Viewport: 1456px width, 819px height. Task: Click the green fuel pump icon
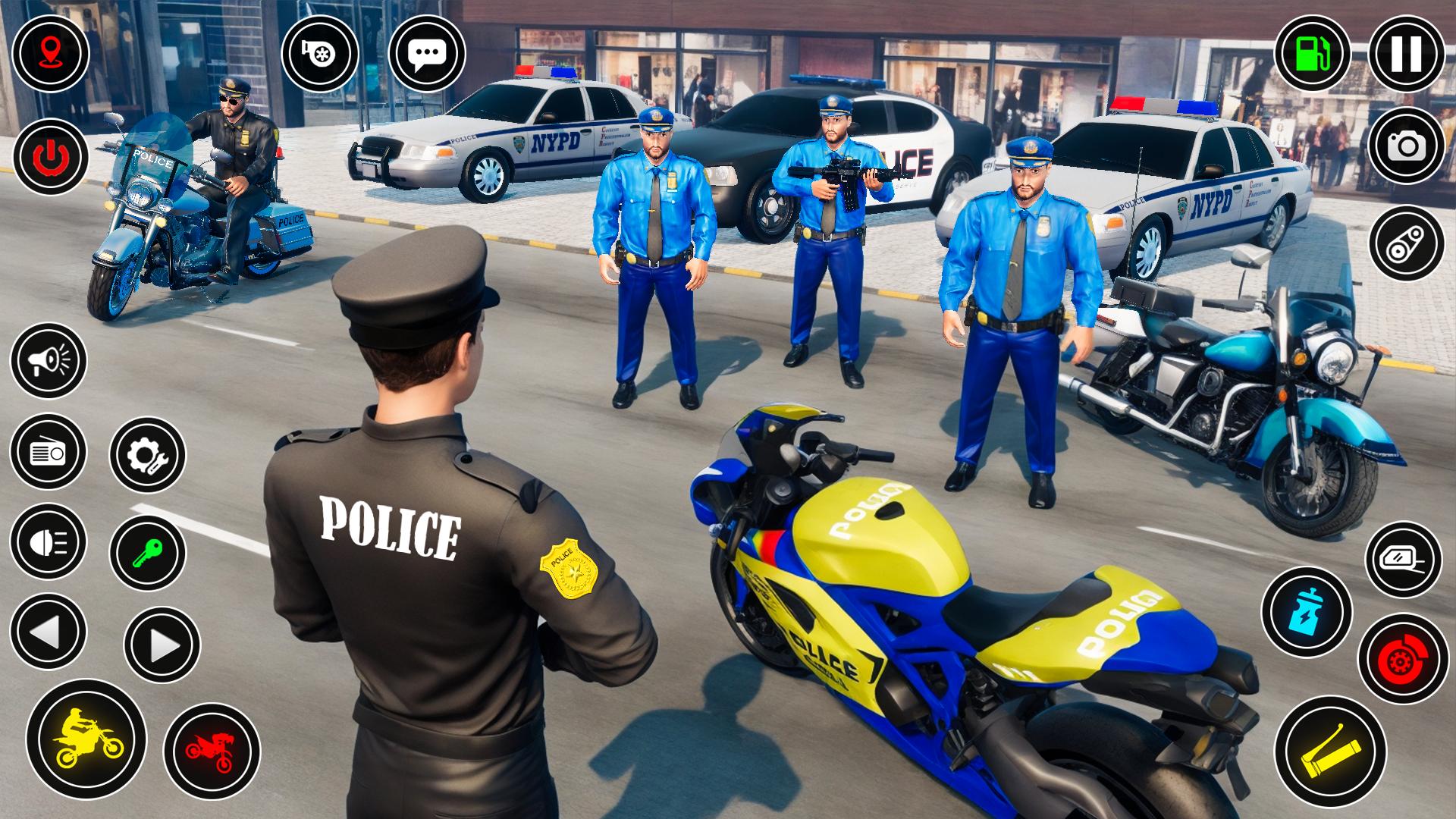coord(1313,53)
